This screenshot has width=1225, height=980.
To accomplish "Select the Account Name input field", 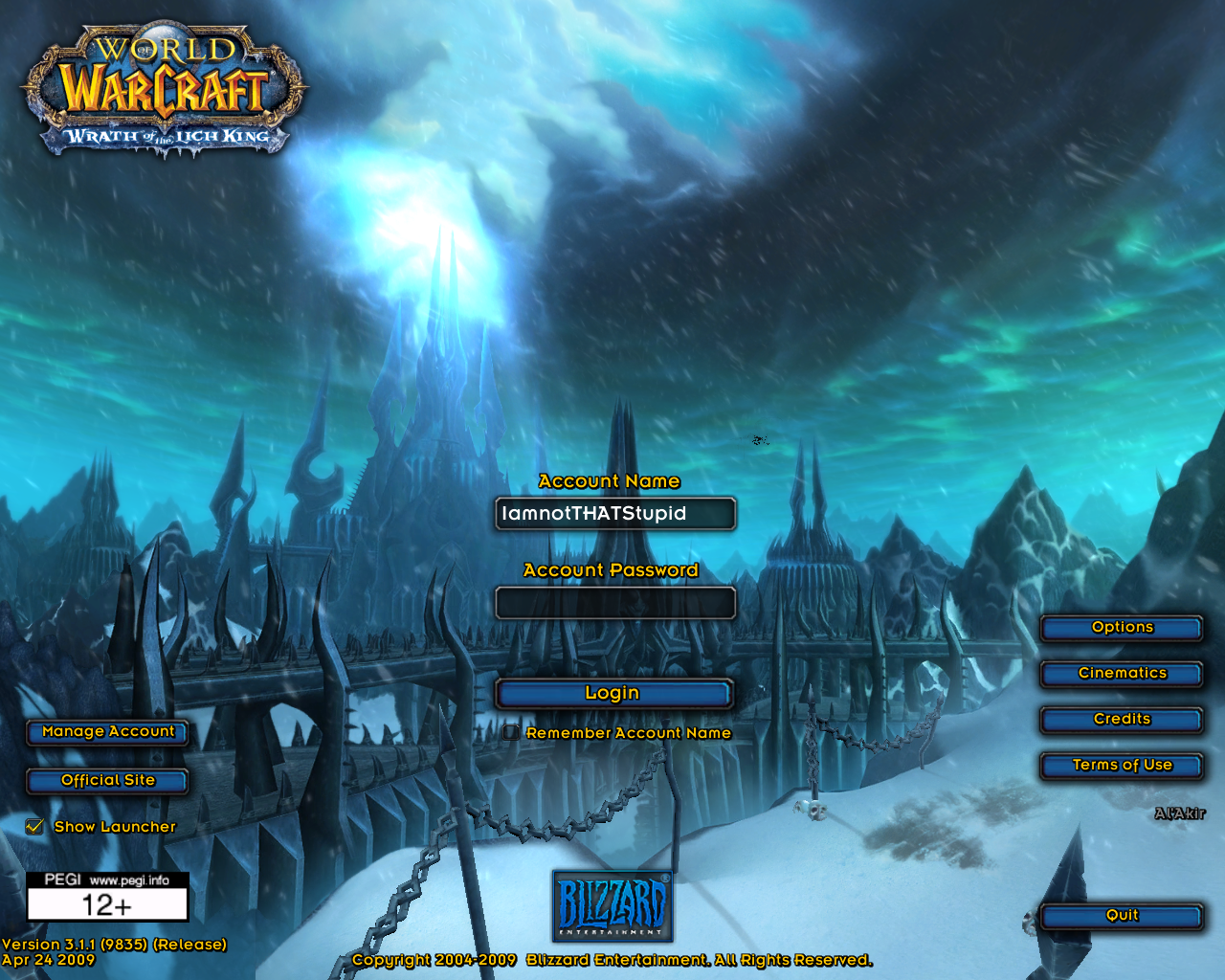I will [614, 514].
